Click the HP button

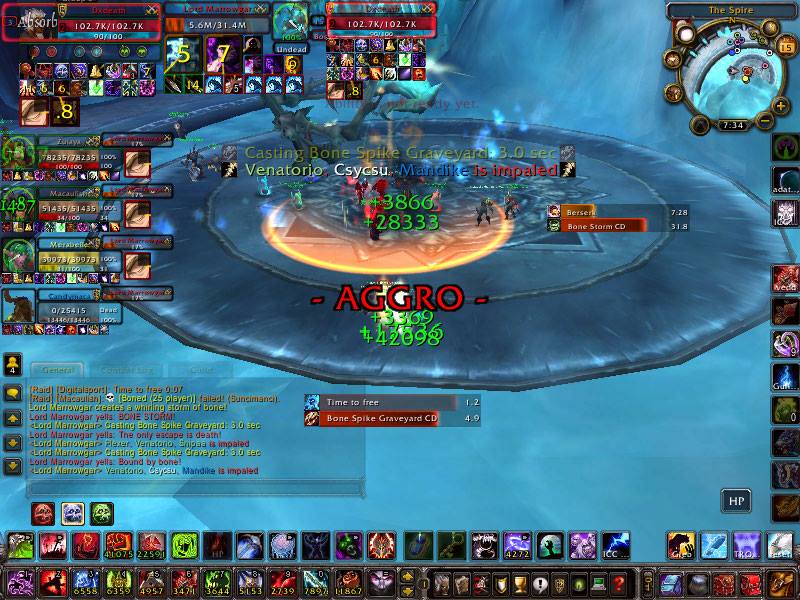(736, 500)
